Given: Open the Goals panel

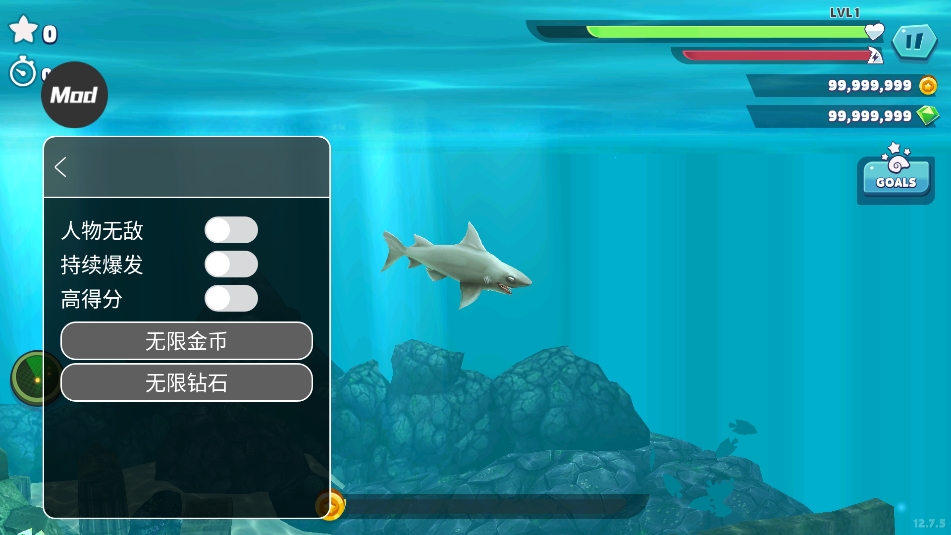Looking at the screenshot, I should pos(895,177).
